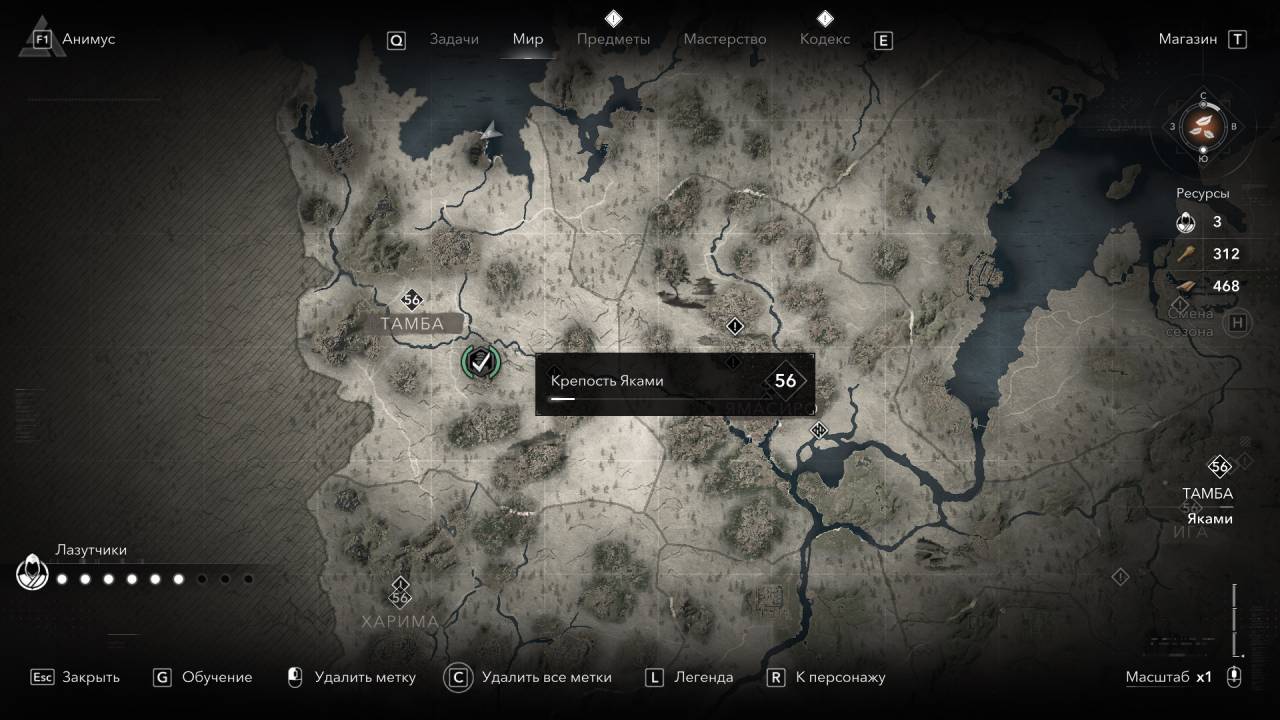Open the Предметы tab

tap(613, 39)
